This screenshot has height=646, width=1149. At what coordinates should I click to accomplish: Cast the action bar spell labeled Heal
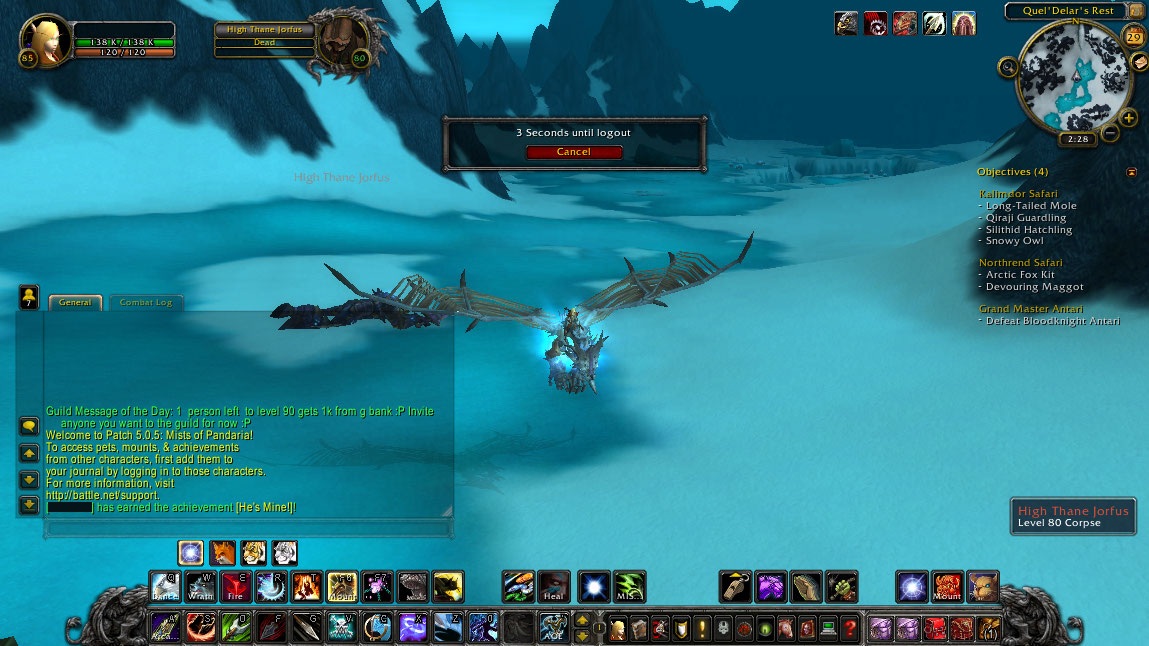(x=554, y=586)
